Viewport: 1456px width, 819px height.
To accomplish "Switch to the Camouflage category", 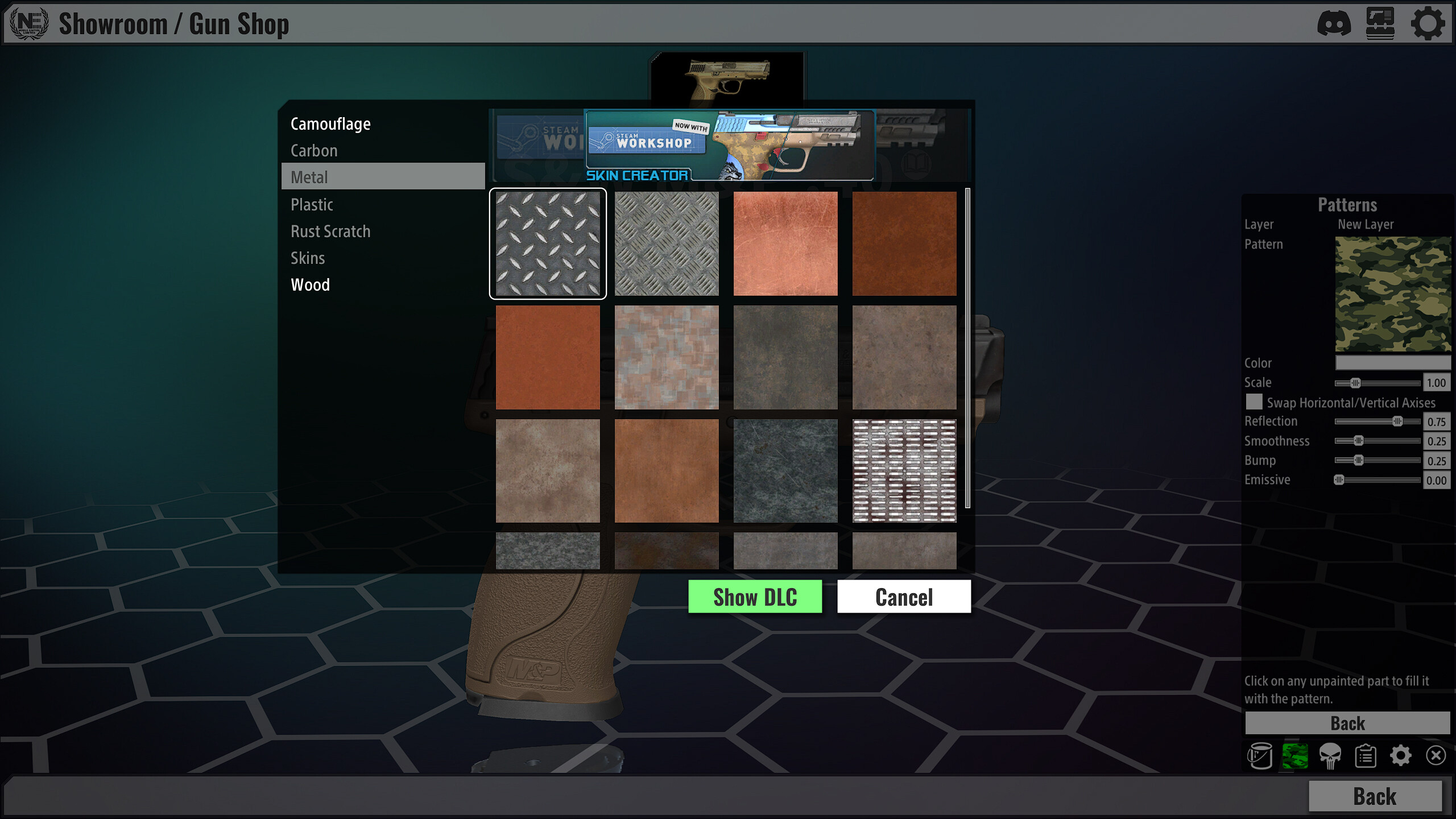I will point(330,123).
